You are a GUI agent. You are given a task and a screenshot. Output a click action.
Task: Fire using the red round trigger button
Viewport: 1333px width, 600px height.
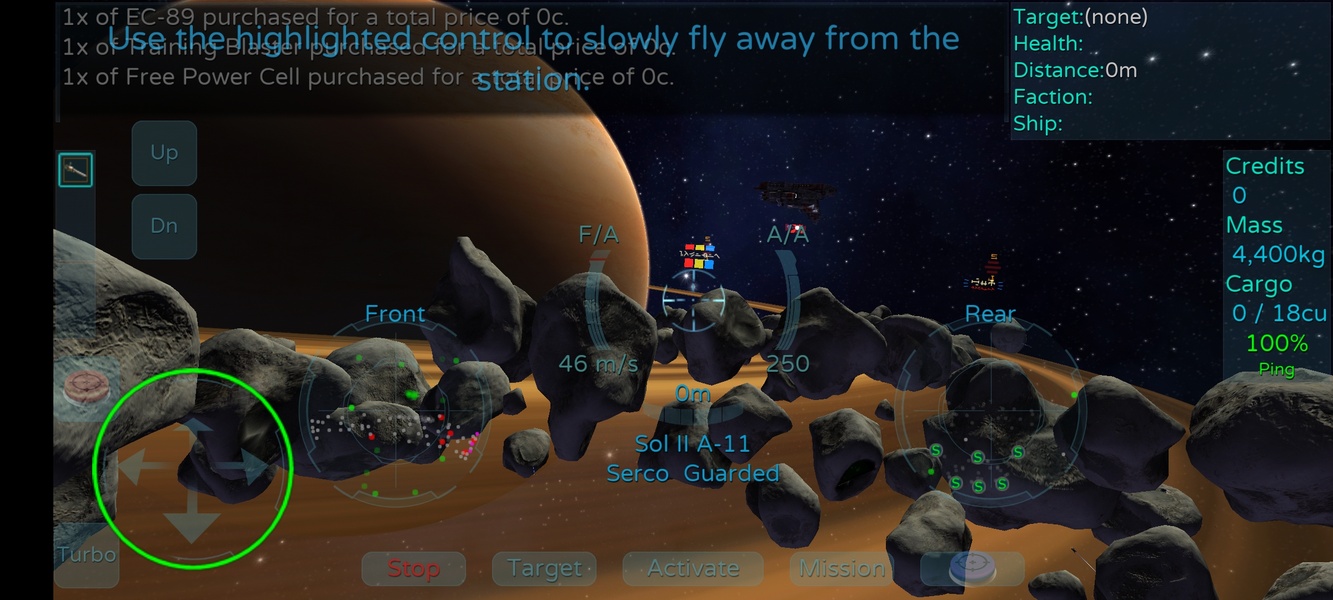pyautogui.click(x=84, y=390)
